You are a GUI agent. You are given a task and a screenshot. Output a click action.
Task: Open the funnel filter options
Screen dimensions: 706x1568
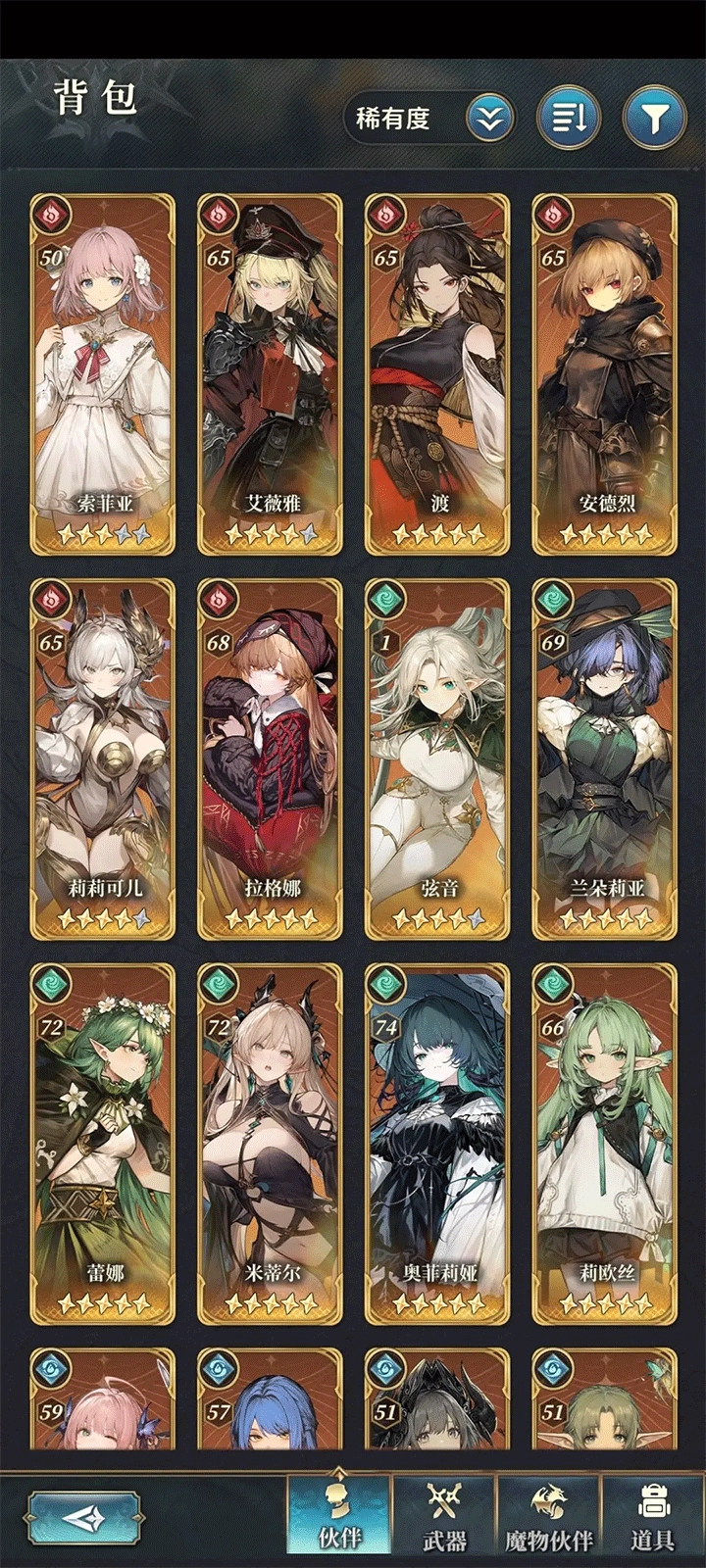tap(654, 119)
